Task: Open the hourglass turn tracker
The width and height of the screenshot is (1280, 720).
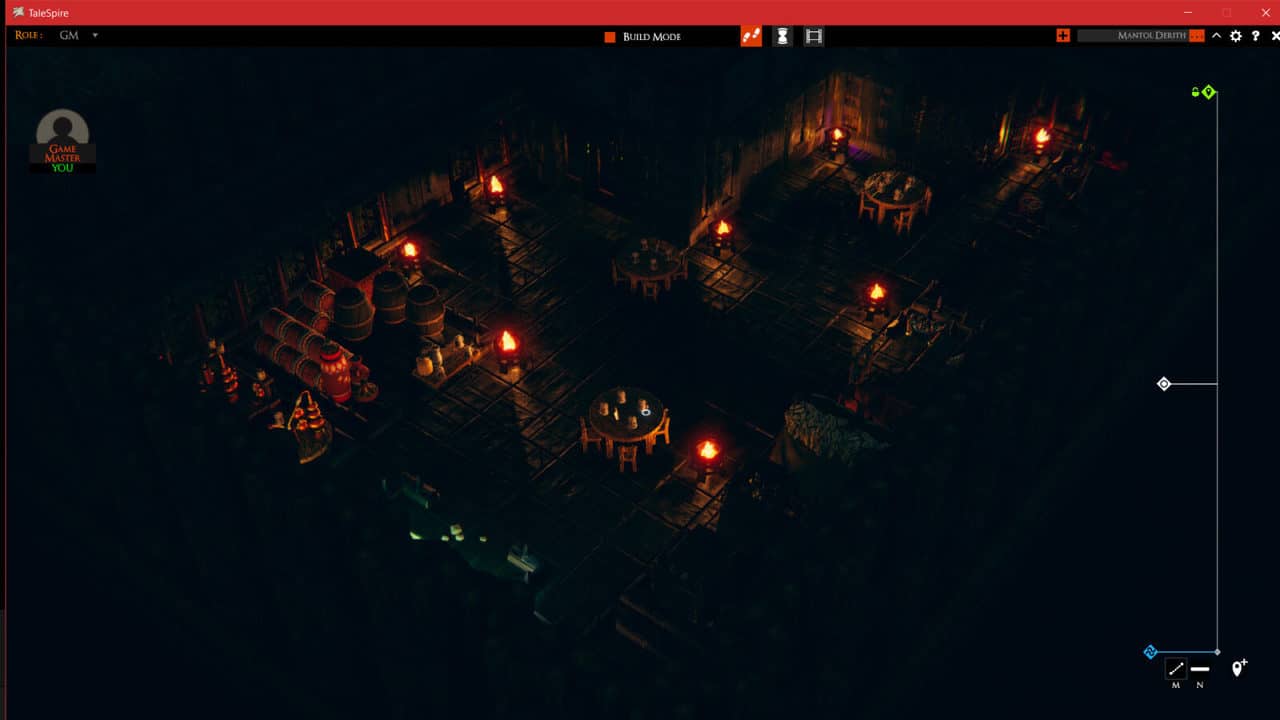Action: [781, 36]
